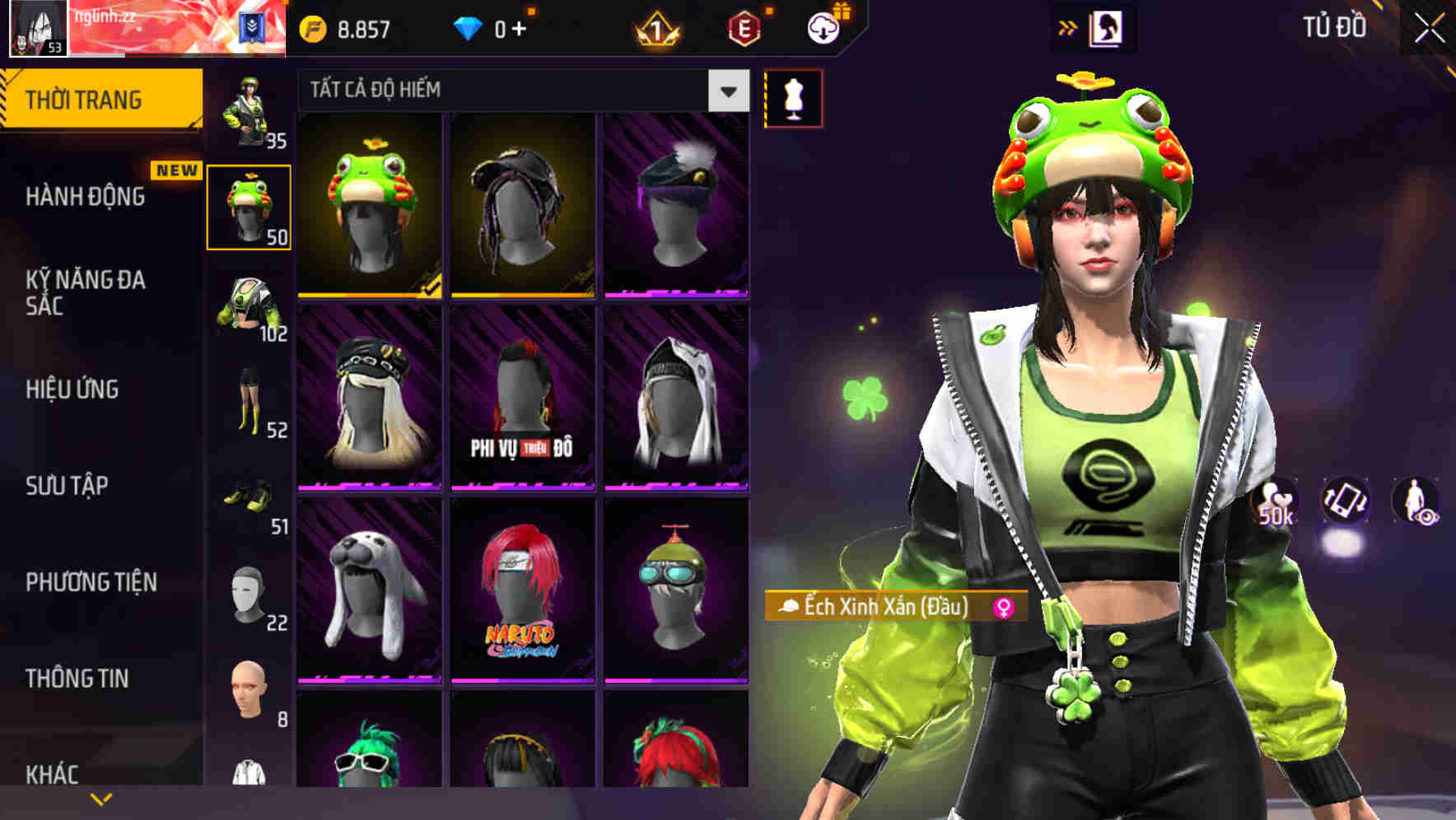Click the cloud download gift icon in top bar
Viewport: 1456px width, 820px height.
(x=822, y=27)
